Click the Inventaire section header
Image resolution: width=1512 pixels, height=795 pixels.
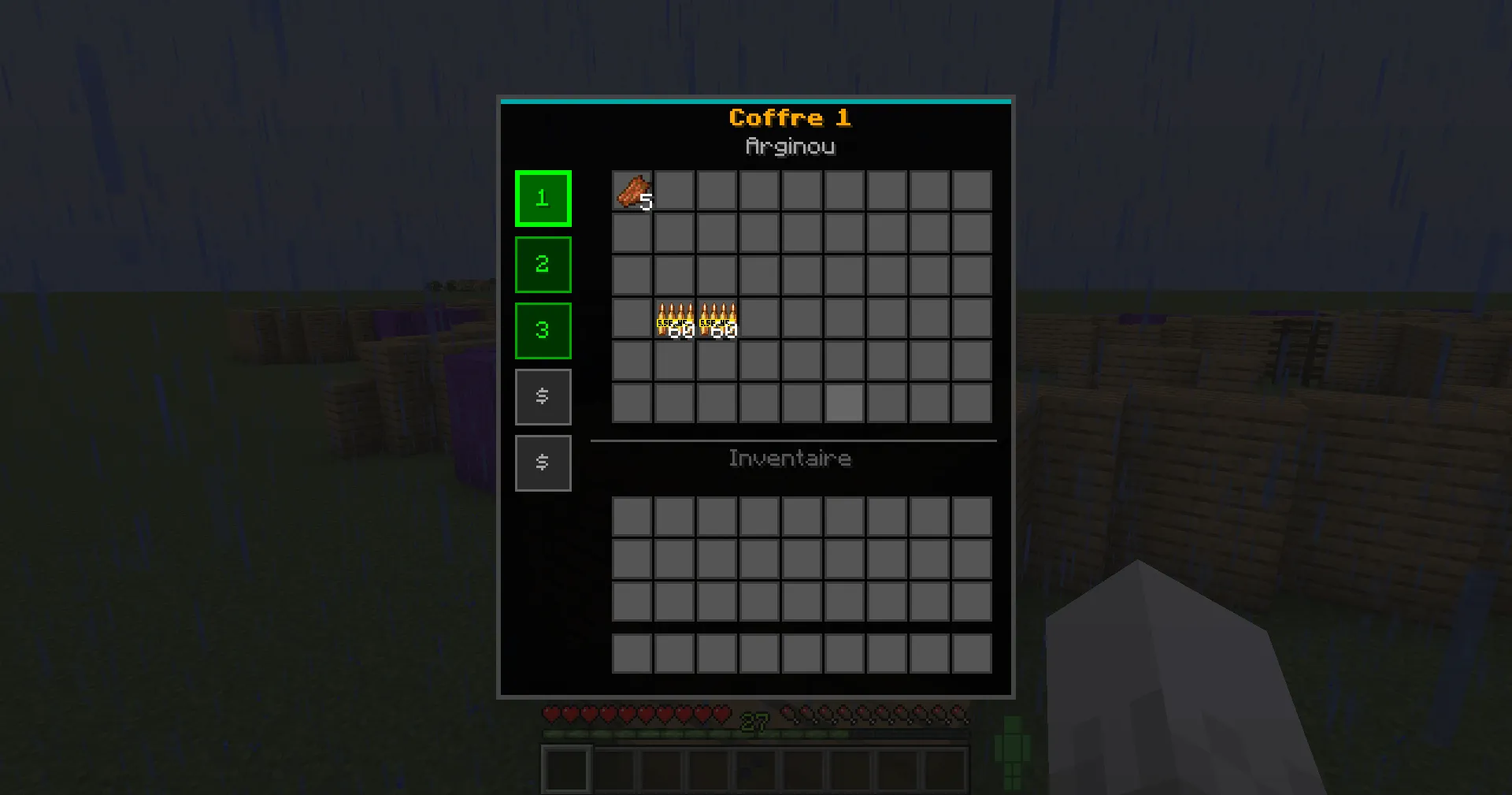[790, 458]
